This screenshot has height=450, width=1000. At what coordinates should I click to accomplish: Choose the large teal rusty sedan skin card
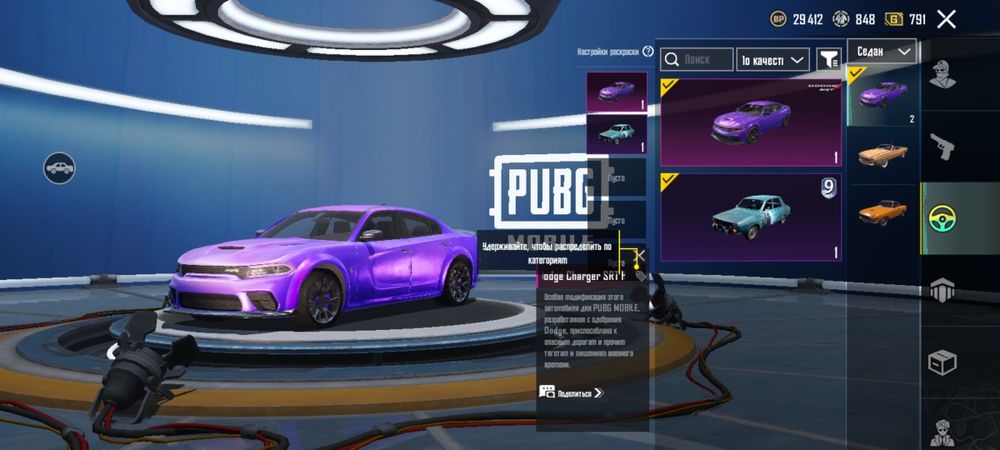pos(751,217)
